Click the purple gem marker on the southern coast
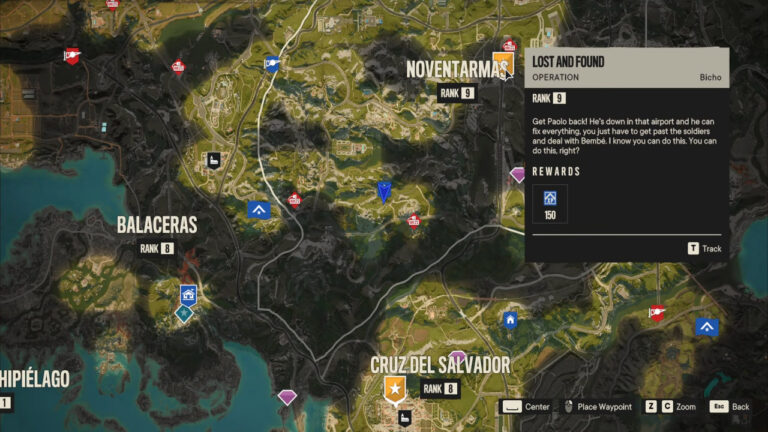The width and height of the screenshot is (768, 432). pos(288,398)
